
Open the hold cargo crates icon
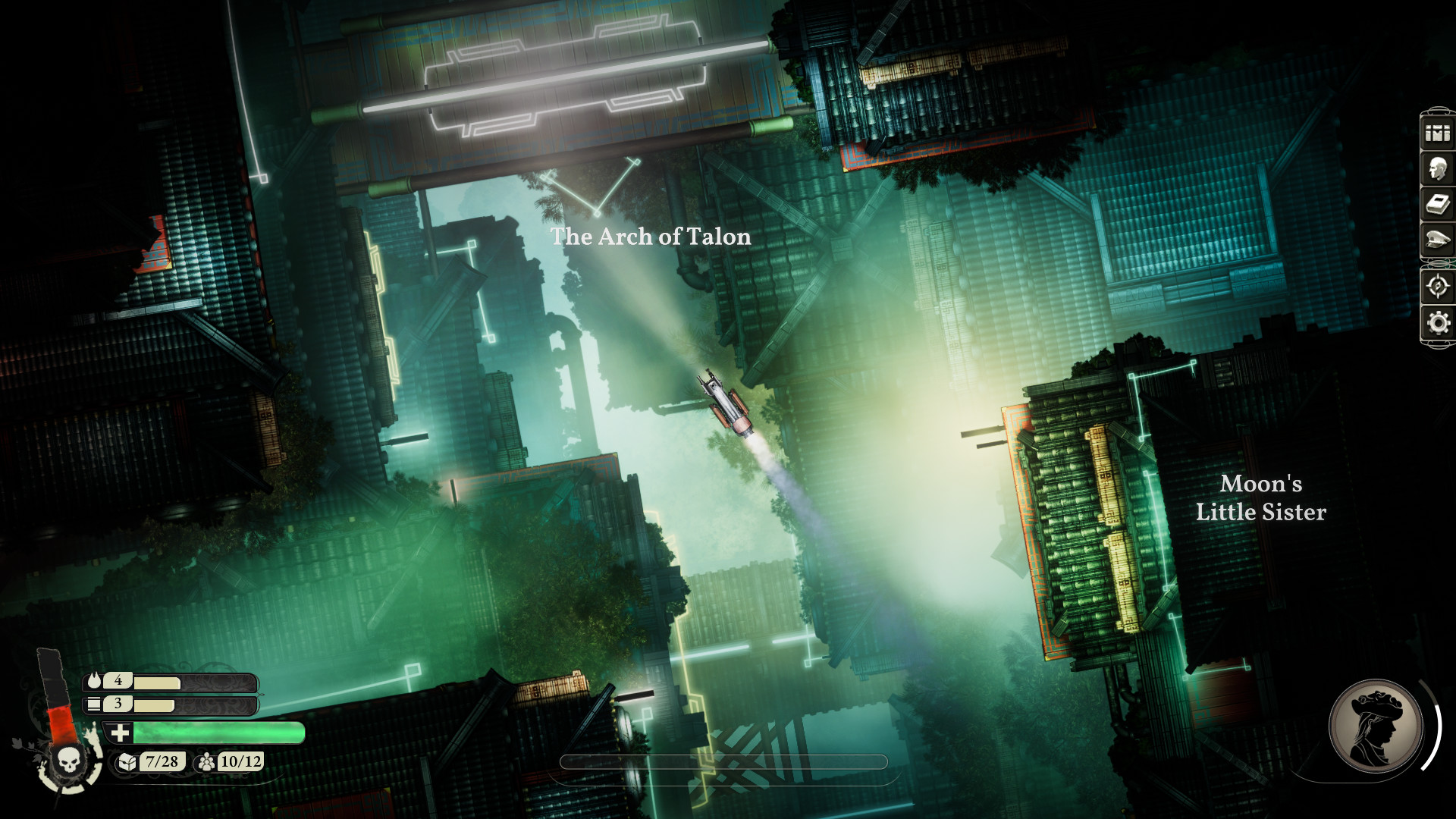(x=1437, y=133)
